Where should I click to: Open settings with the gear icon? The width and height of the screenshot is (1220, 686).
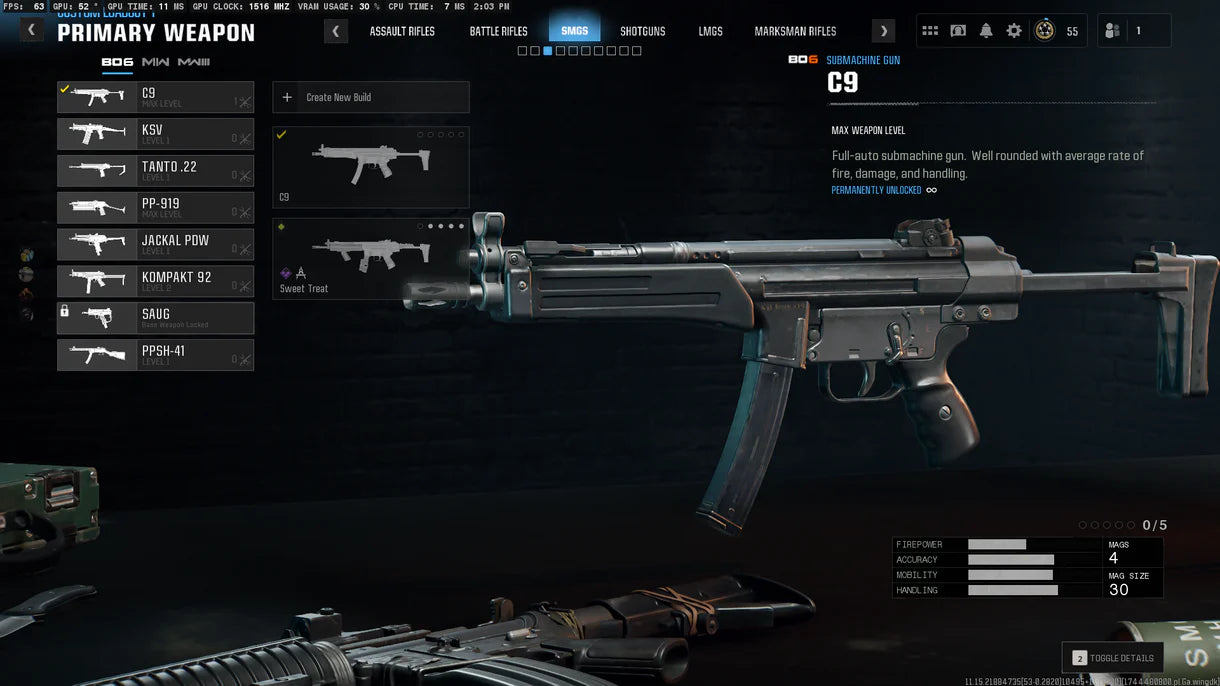(1014, 31)
